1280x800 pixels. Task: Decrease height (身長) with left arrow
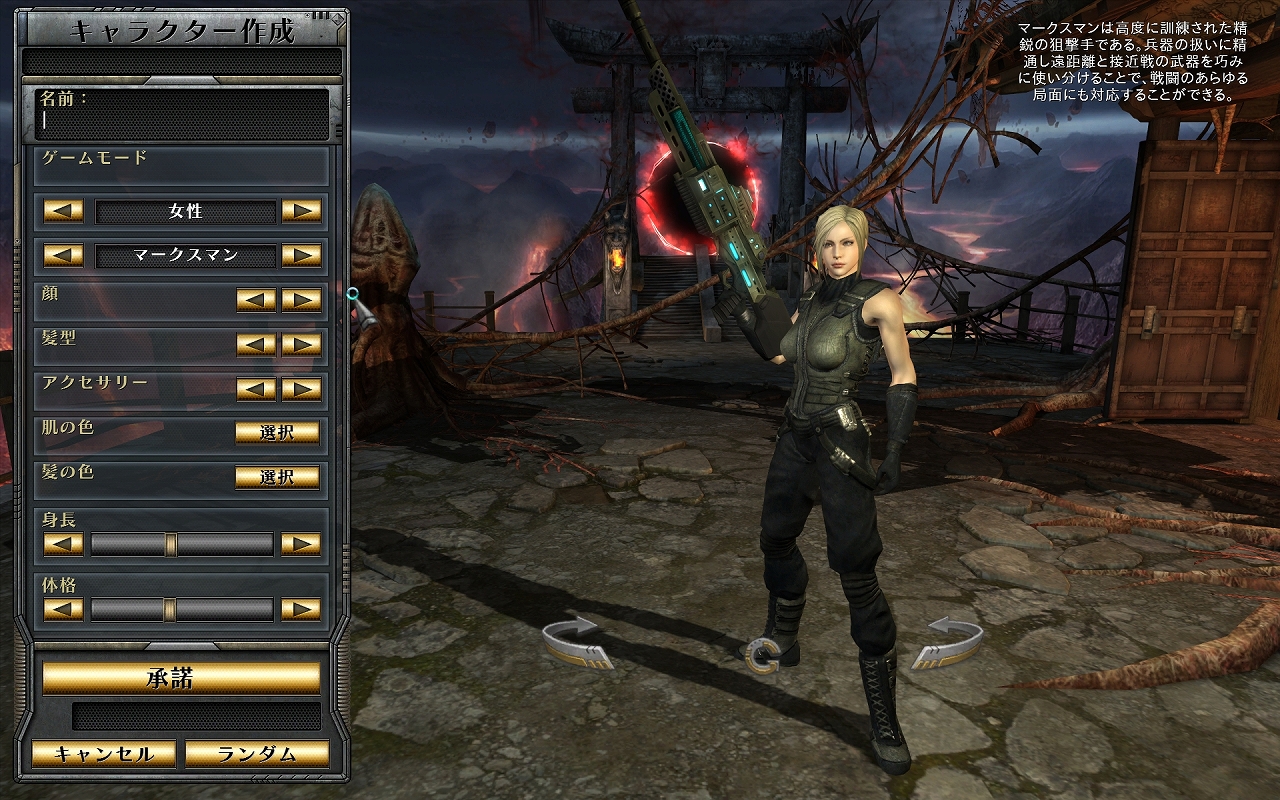(63, 544)
